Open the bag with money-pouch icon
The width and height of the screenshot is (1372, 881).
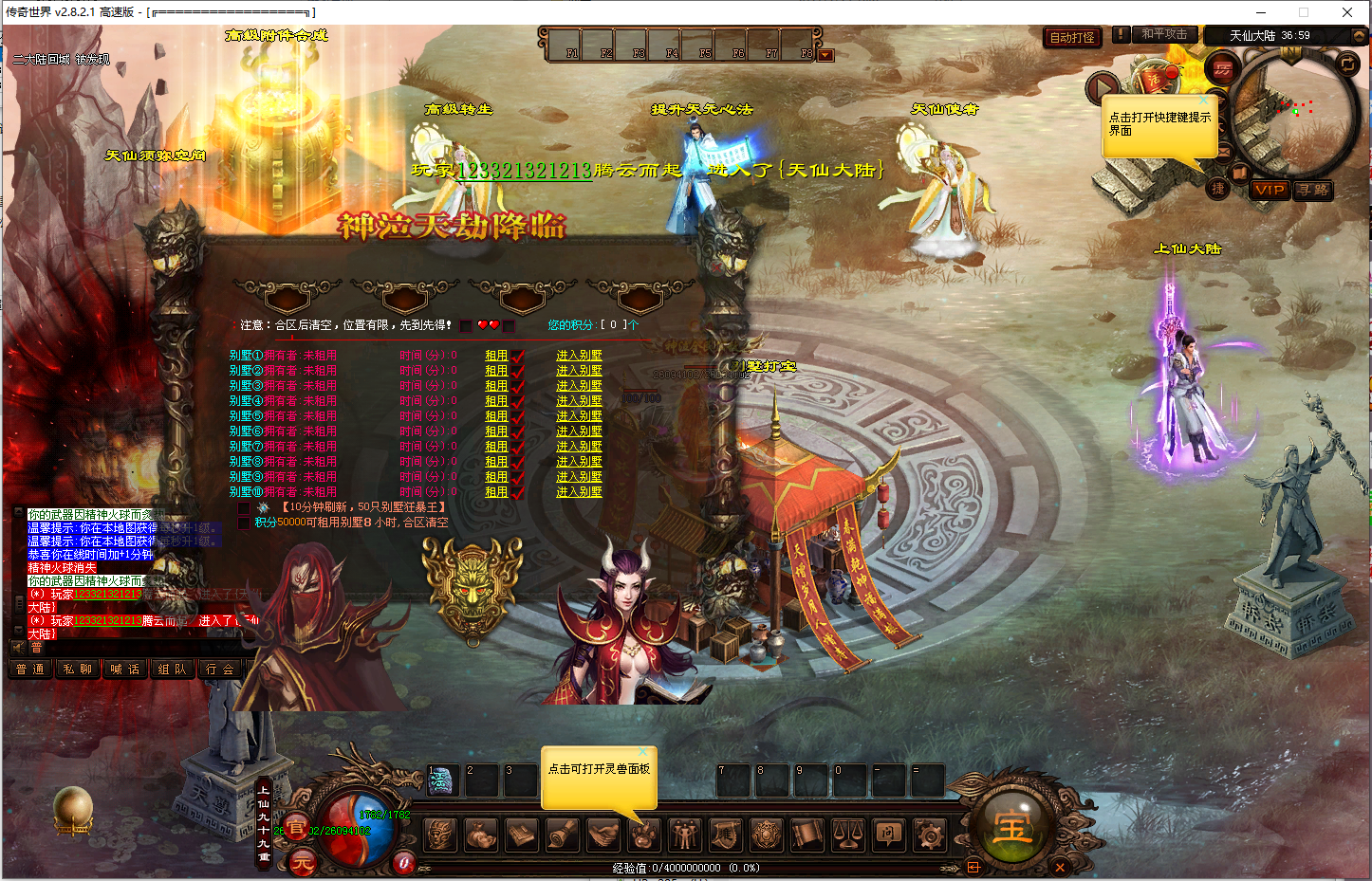[481, 835]
